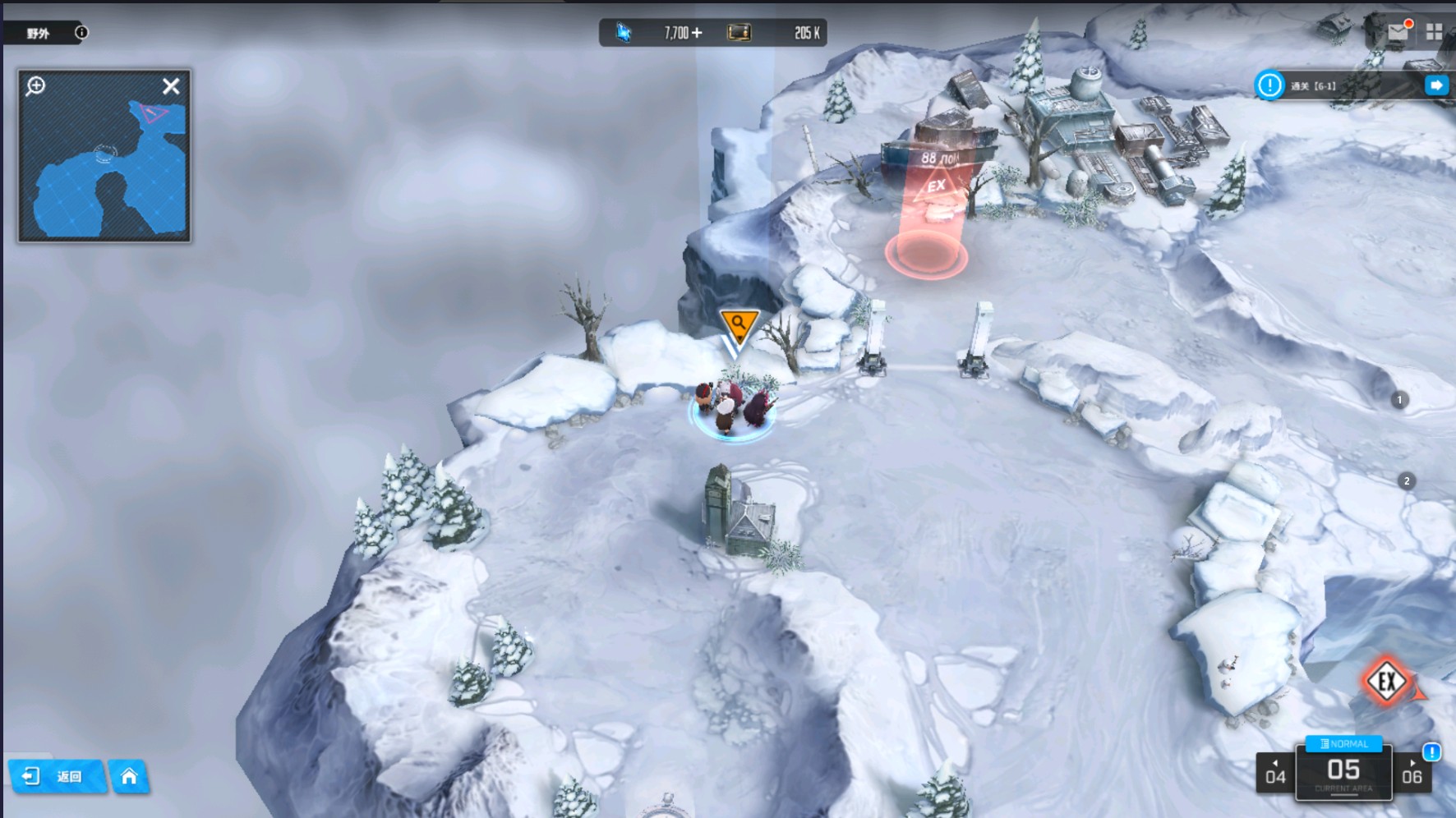Tap the EX diamond stage button
The height and width of the screenshot is (818, 1456).
coord(1387,681)
